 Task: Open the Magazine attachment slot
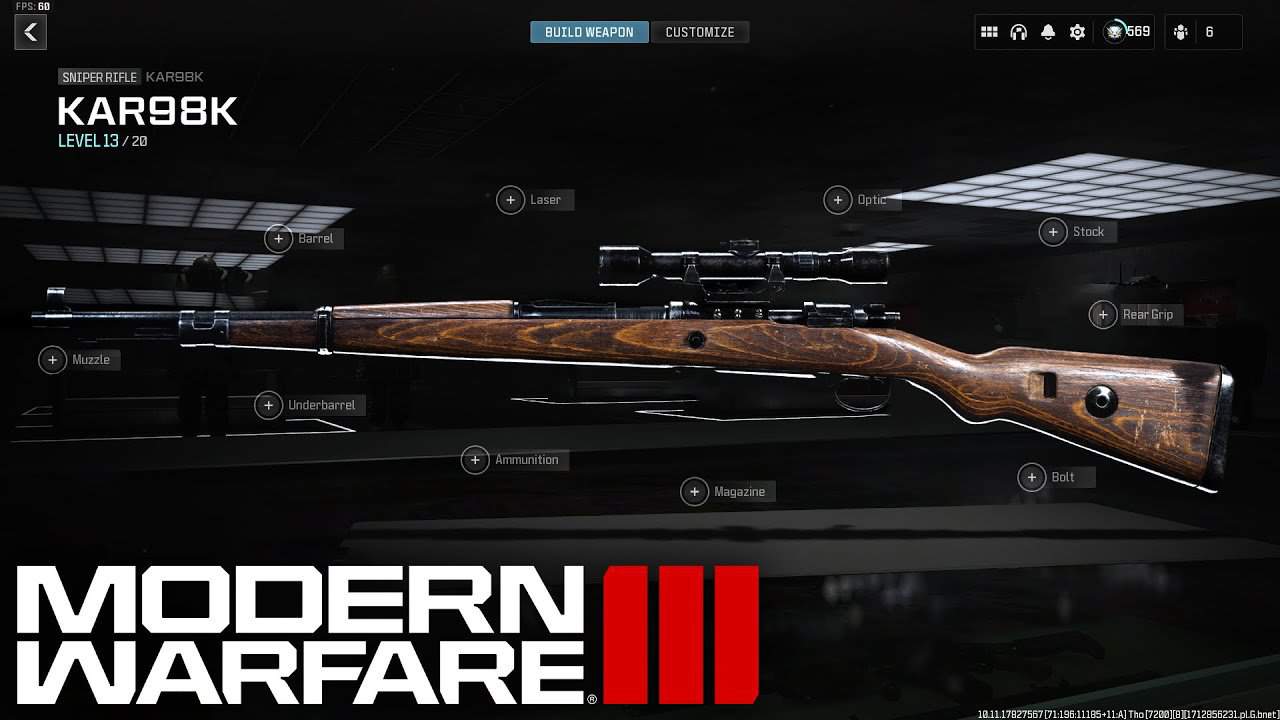click(x=695, y=491)
